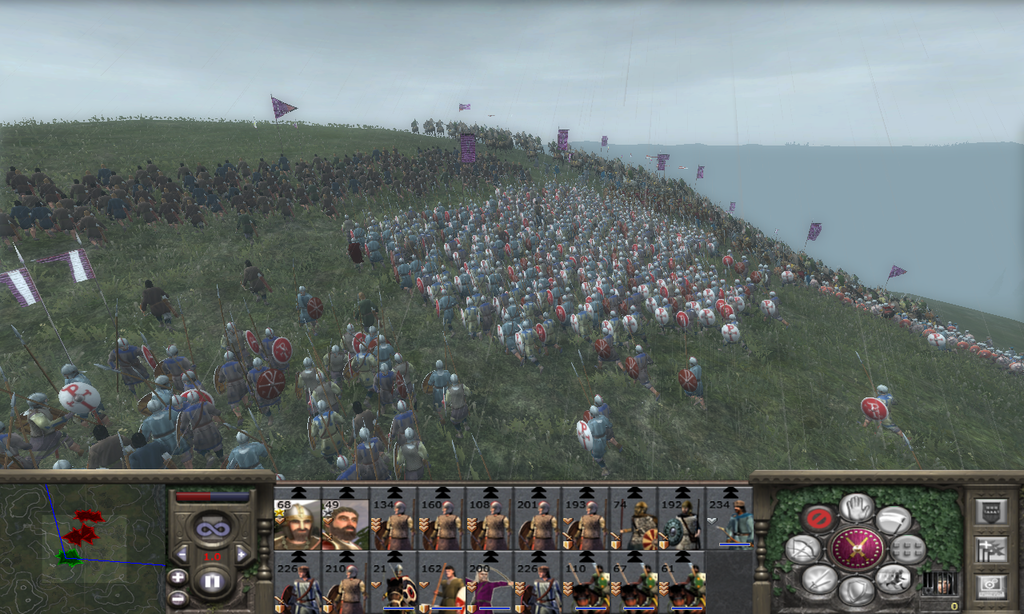1024x614 pixels.
Task: Click the red cancel-order button
Action: click(818, 518)
